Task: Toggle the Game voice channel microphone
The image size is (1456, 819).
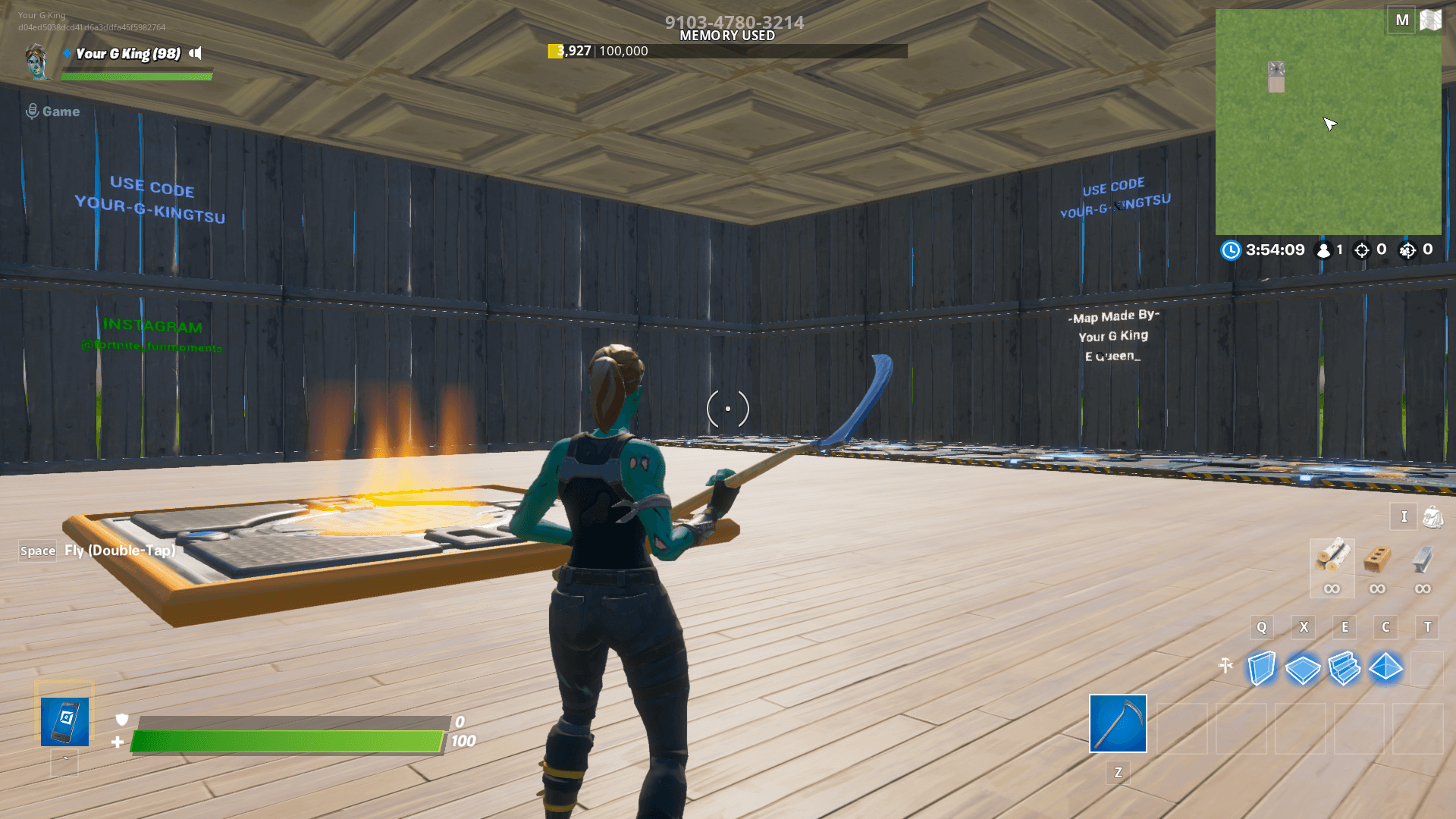Action: pyautogui.click(x=31, y=111)
